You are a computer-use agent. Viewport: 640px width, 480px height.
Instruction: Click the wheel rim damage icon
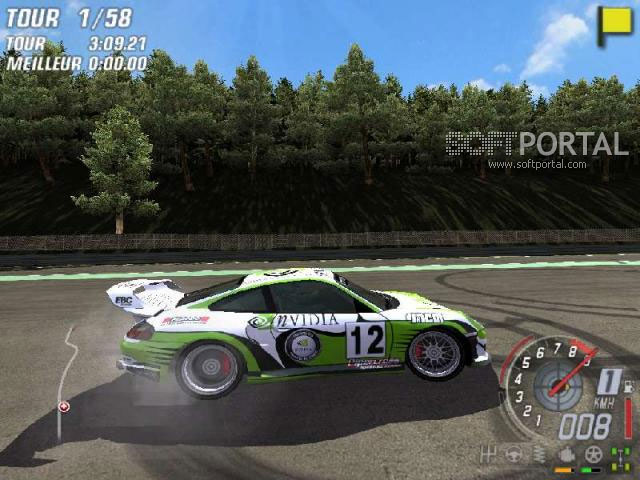pos(593,455)
